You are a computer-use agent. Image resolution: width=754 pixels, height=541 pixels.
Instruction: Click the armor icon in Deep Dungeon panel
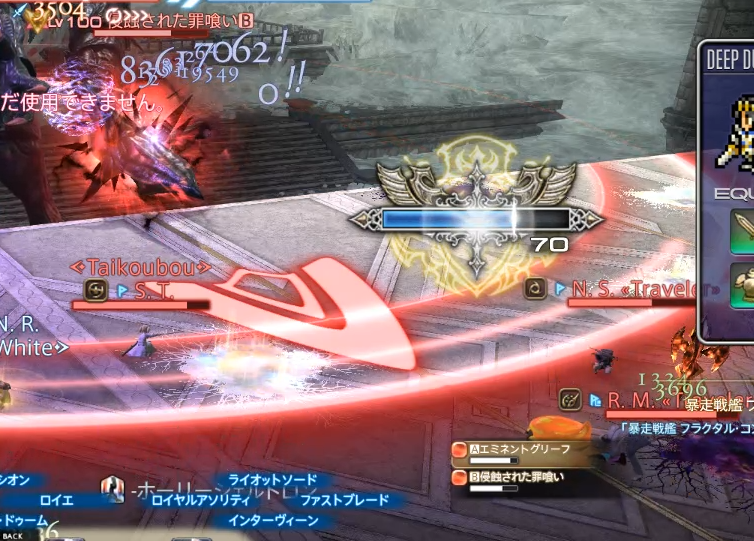coord(744,286)
